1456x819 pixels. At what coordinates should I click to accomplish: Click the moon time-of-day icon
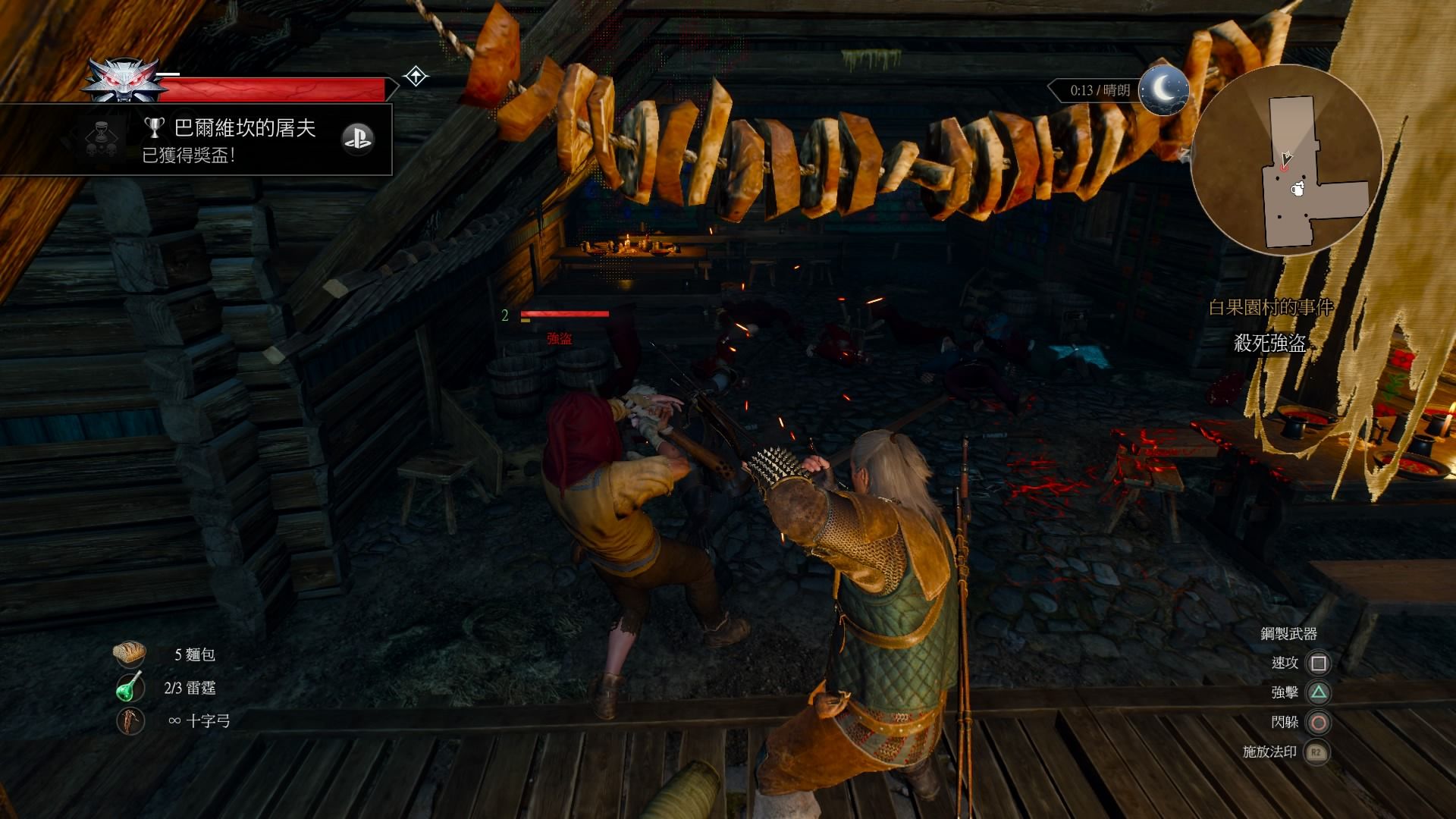coord(1163,90)
